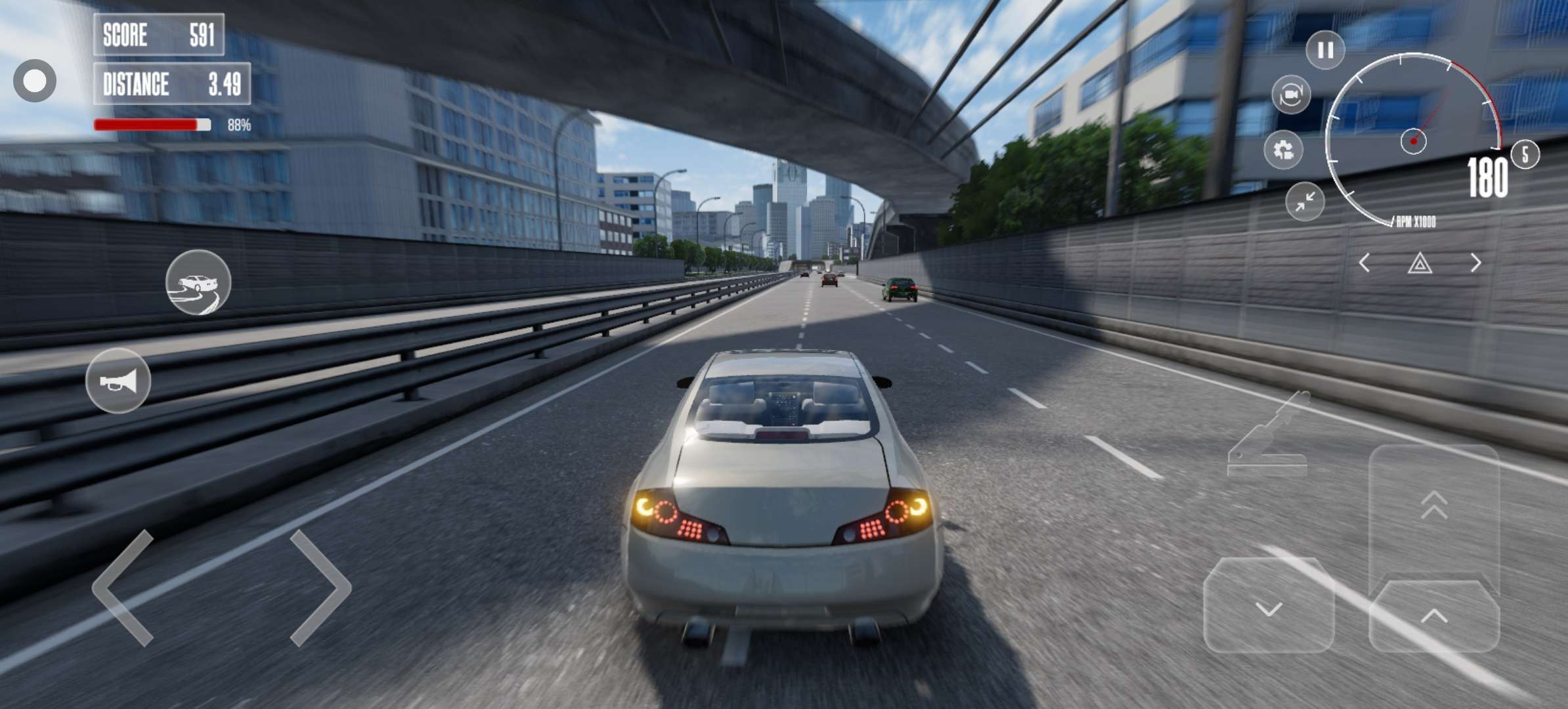
Task: Open the gear settings icon
Action: (x=1283, y=150)
